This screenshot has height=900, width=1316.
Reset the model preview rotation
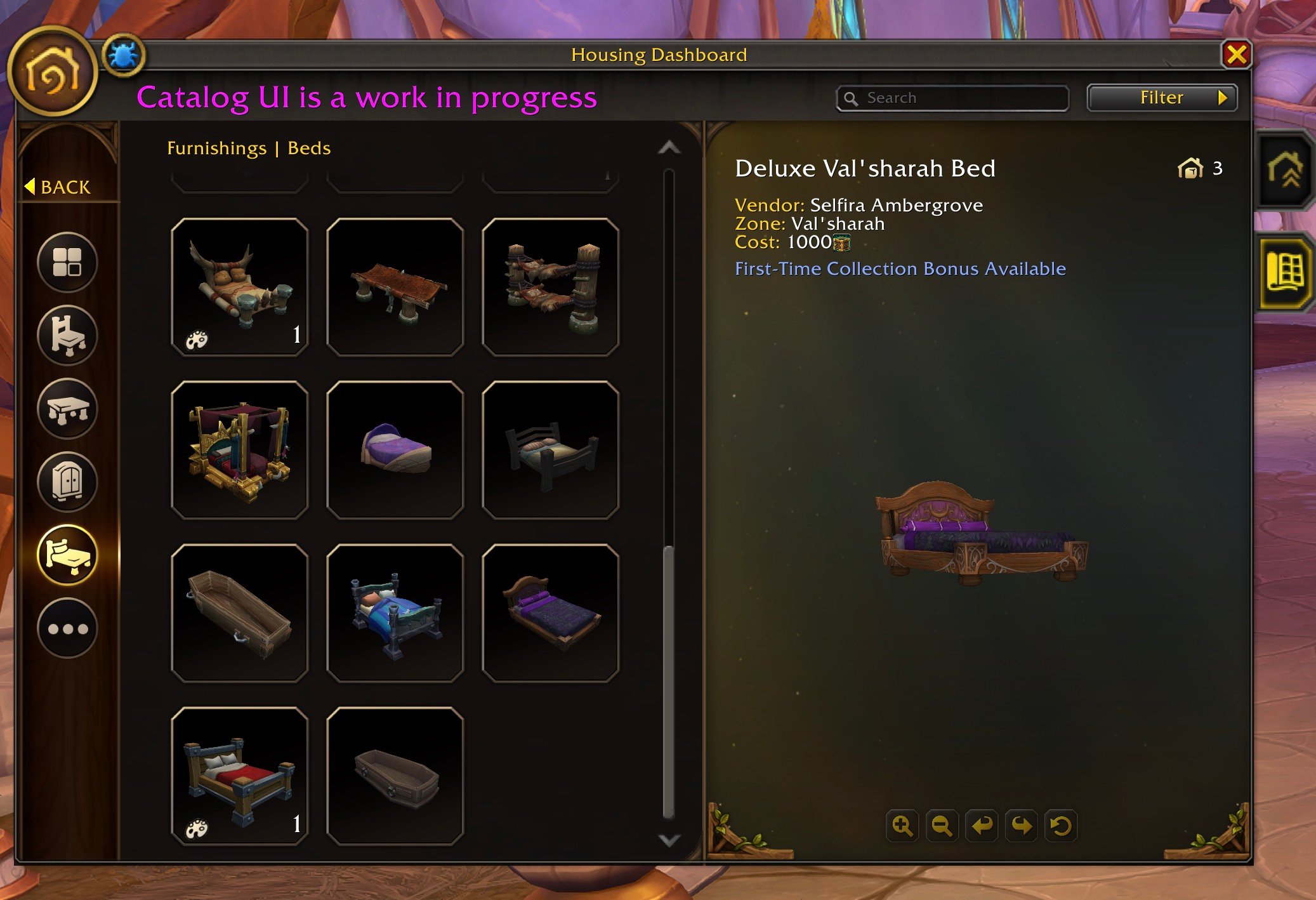pyautogui.click(x=1060, y=826)
